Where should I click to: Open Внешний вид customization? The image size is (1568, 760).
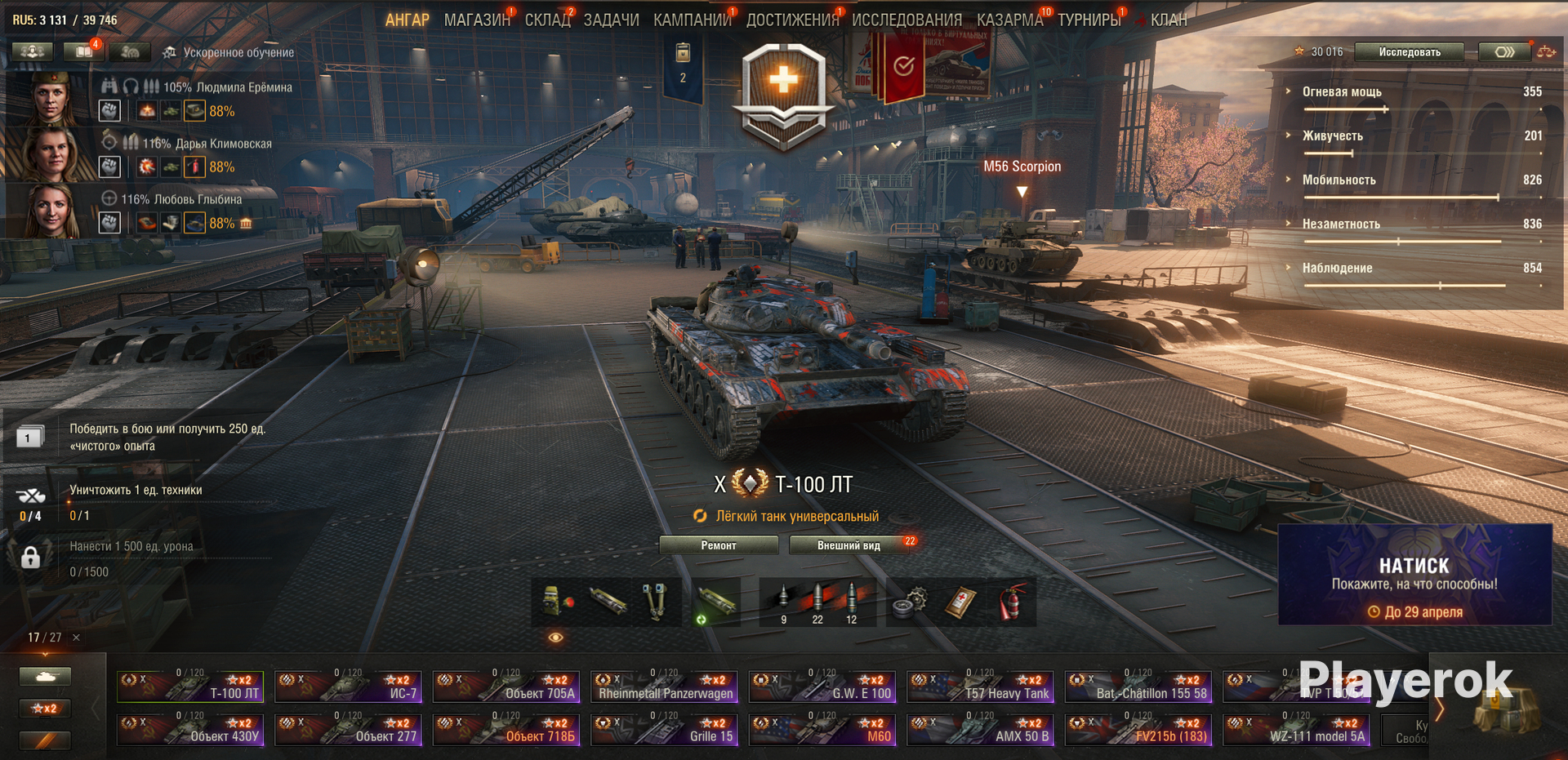[x=849, y=545]
